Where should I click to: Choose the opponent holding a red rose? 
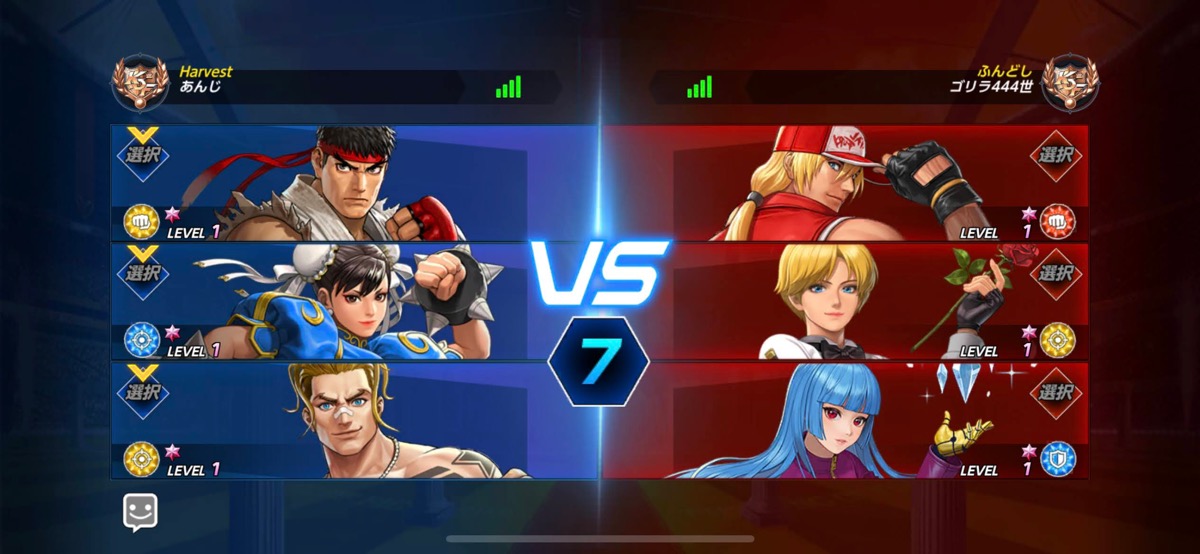pos(845,301)
